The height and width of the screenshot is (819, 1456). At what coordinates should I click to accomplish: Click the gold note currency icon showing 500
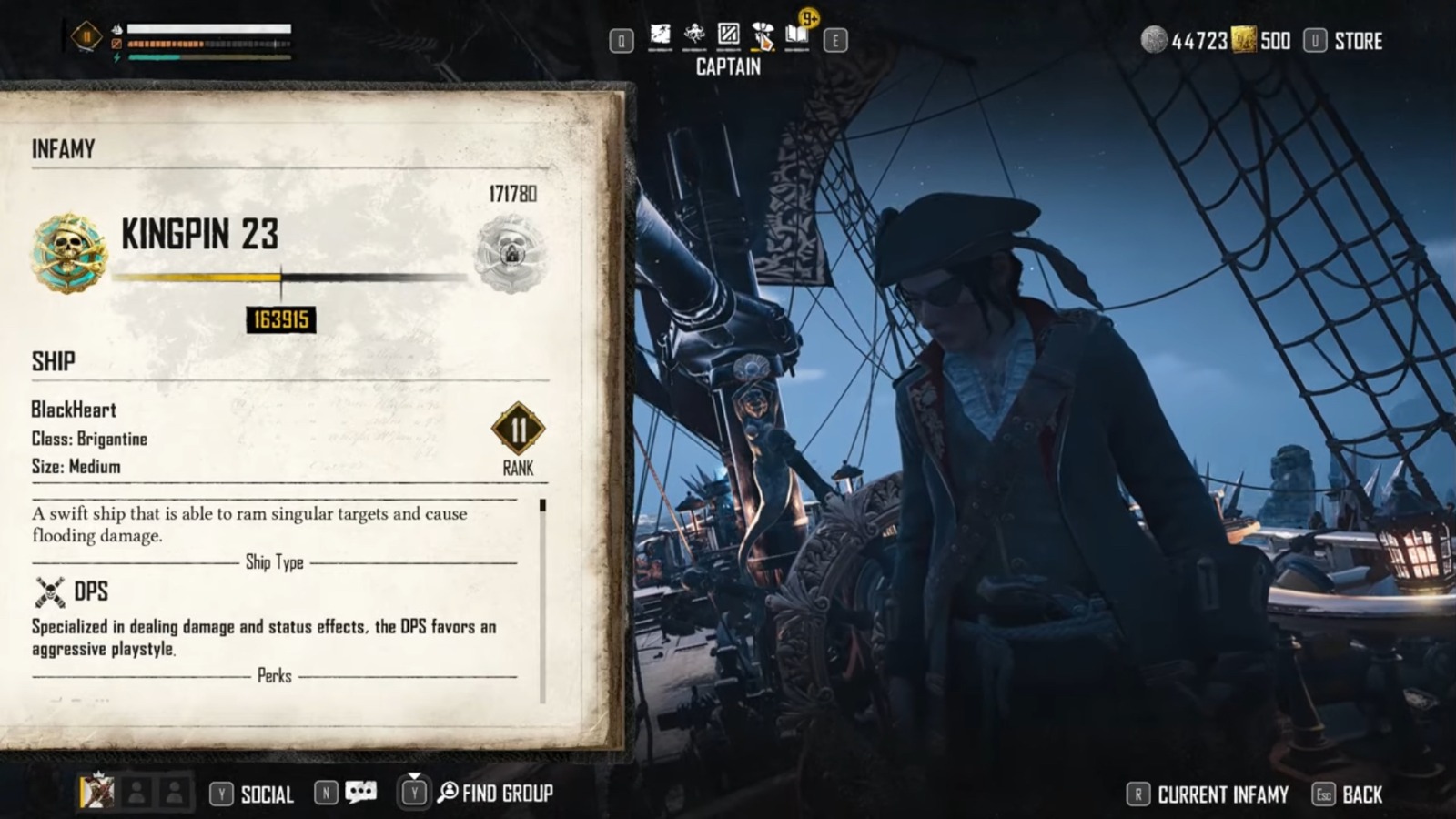[1243, 41]
